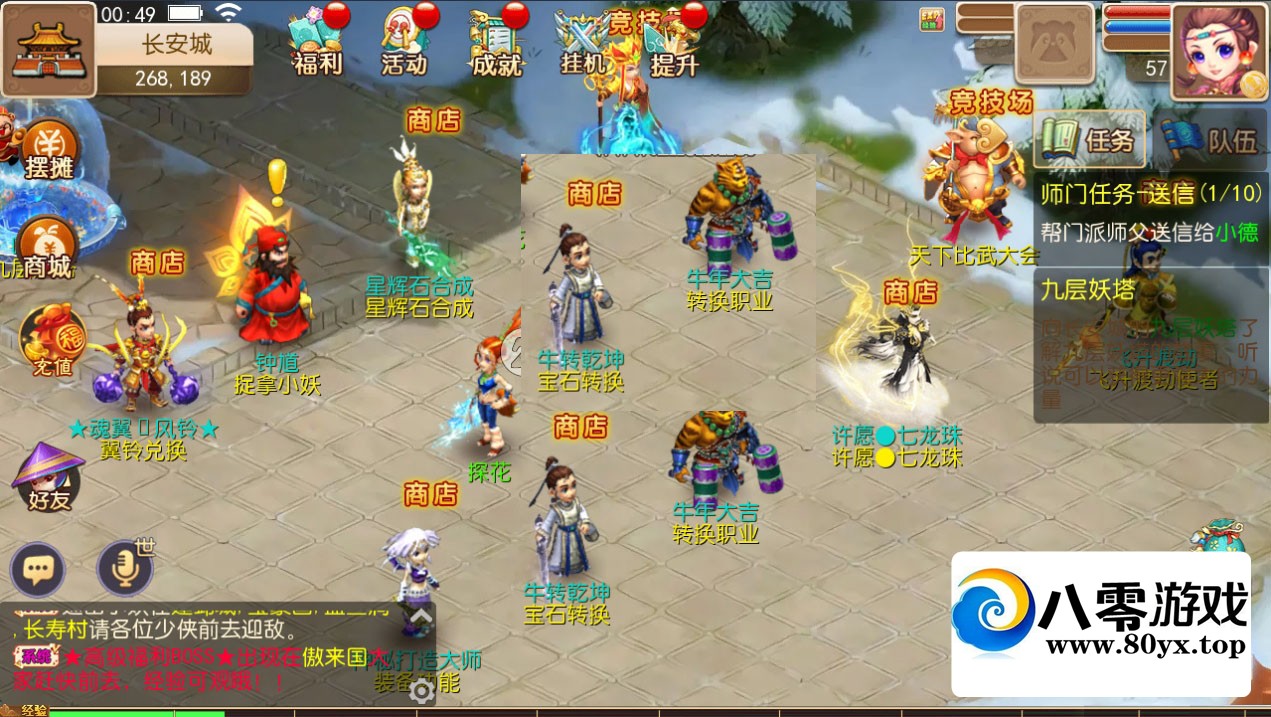The width and height of the screenshot is (1271, 717).
Task: Open the 成就 achievements panel
Action: (496, 43)
